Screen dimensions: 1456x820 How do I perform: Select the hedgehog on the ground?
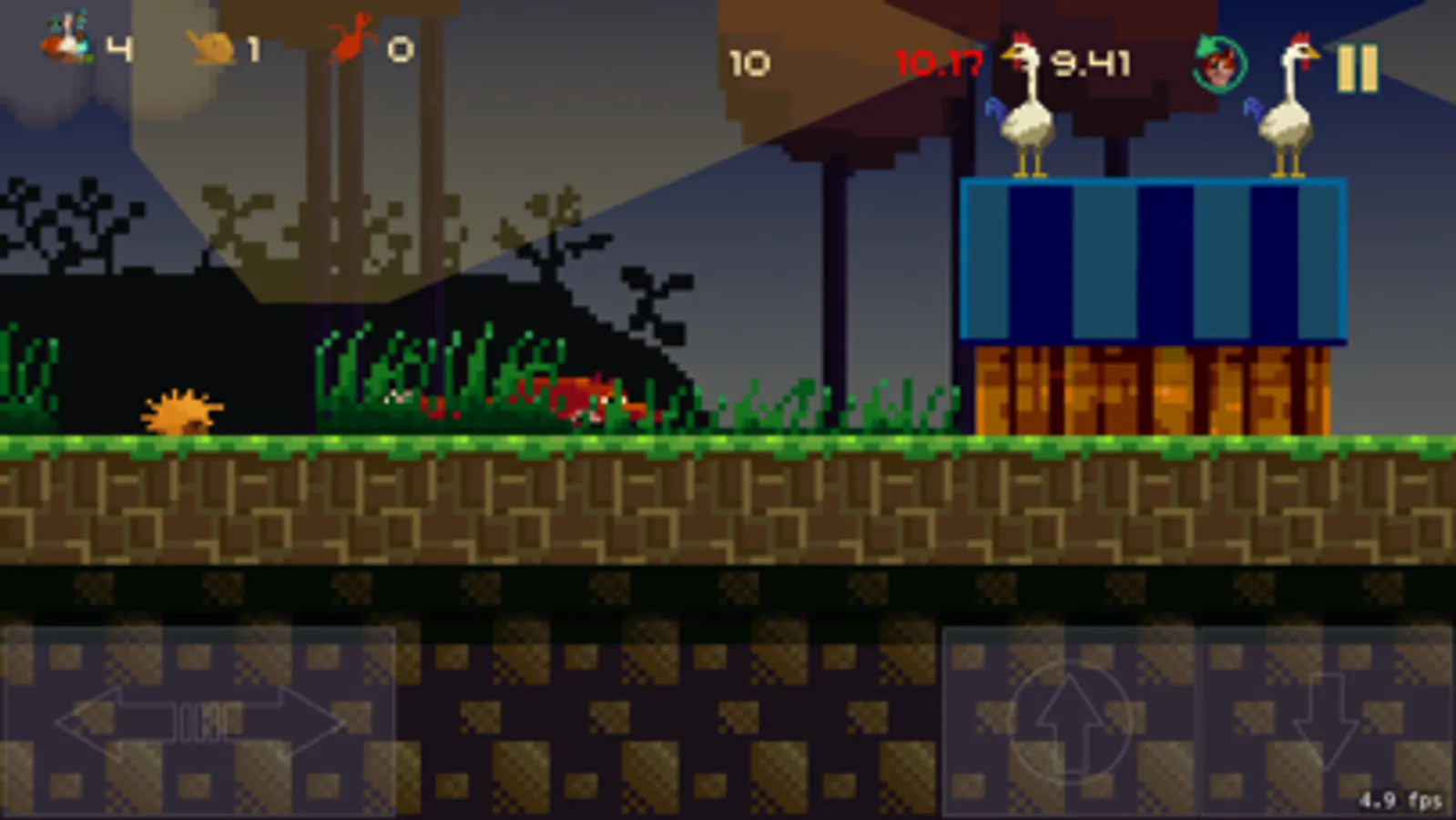pos(180,410)
